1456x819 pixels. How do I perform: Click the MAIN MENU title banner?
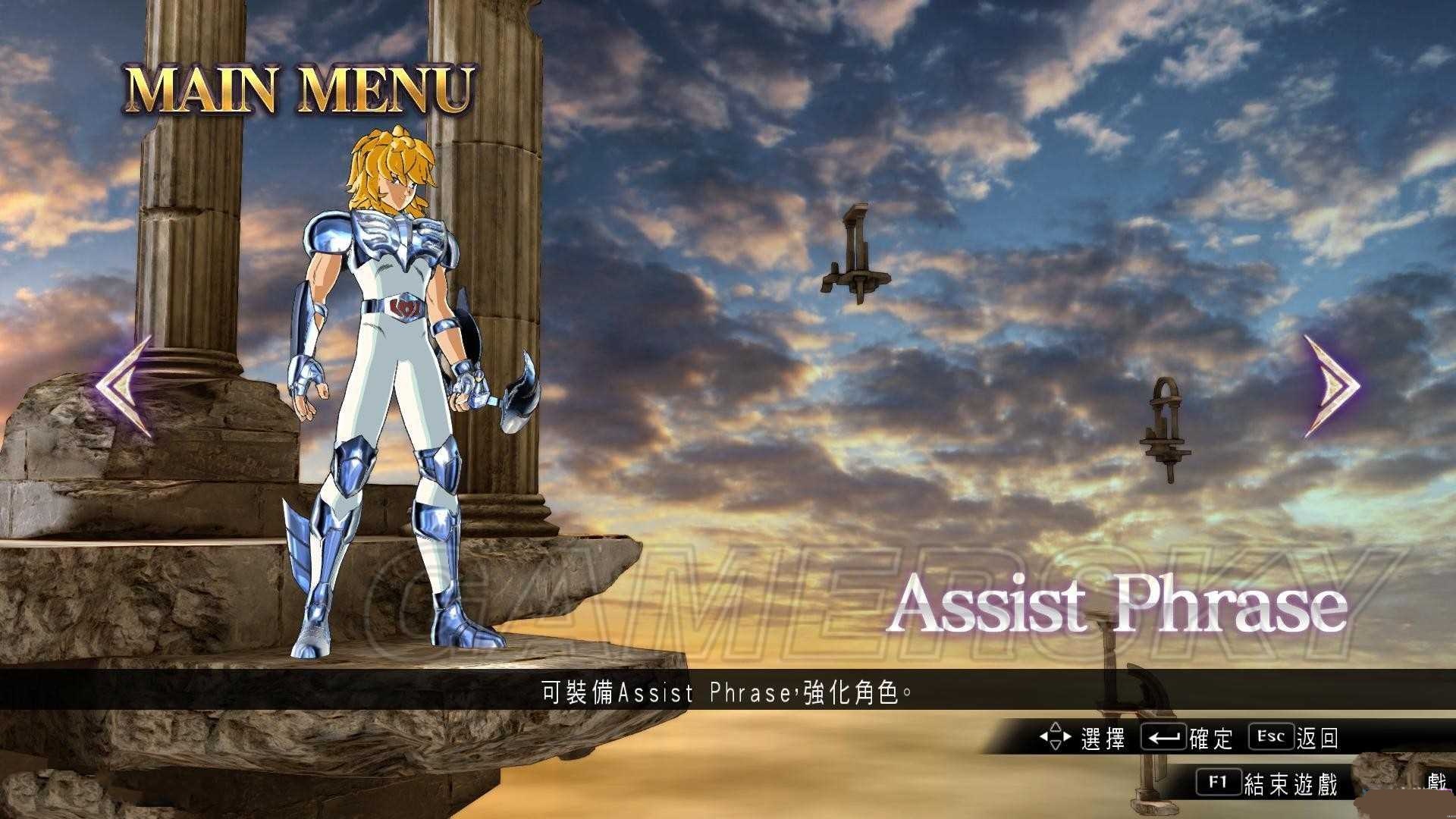click(x=300, y=87)
